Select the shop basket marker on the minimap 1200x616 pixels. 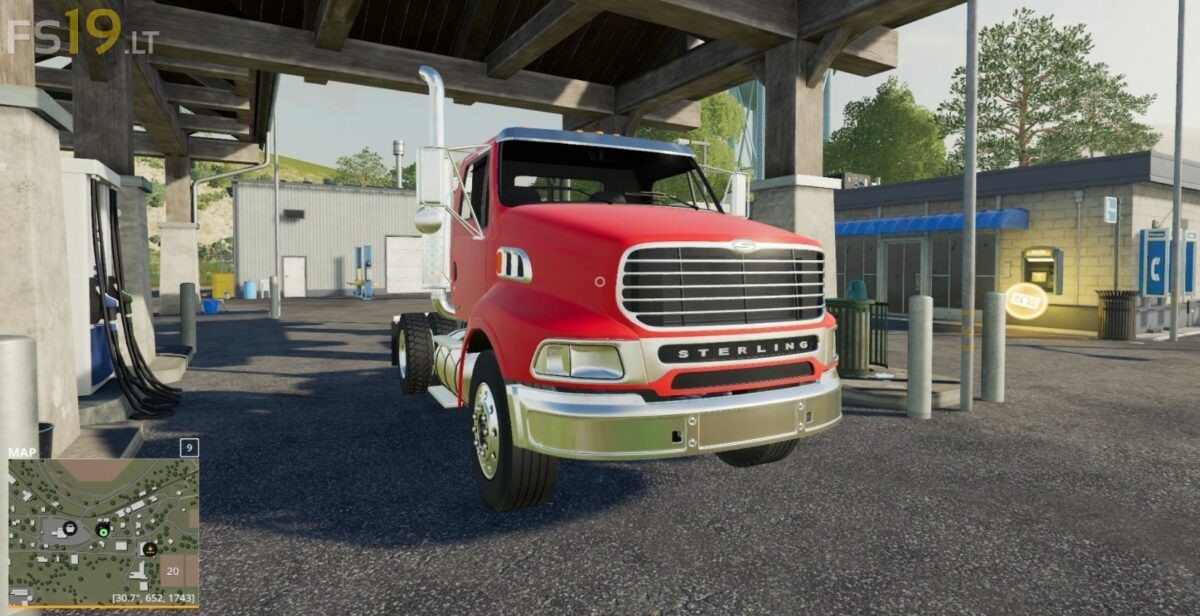[70, 528]
